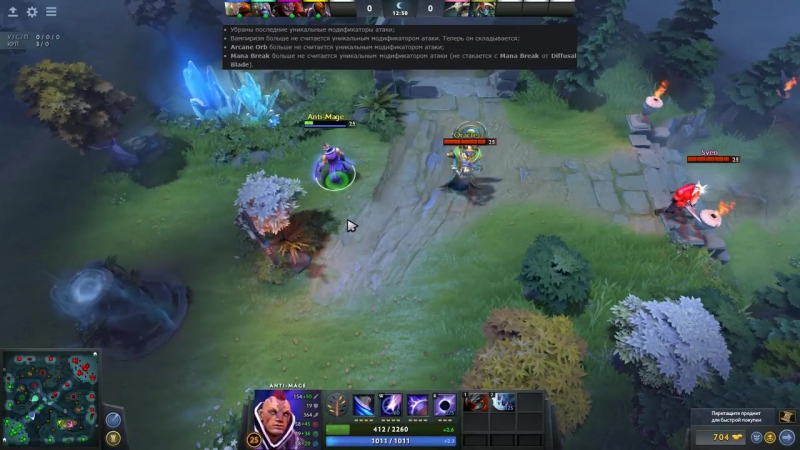Cast the Mana Void ultimate
The image size is (800, 450).
[445, 405]
